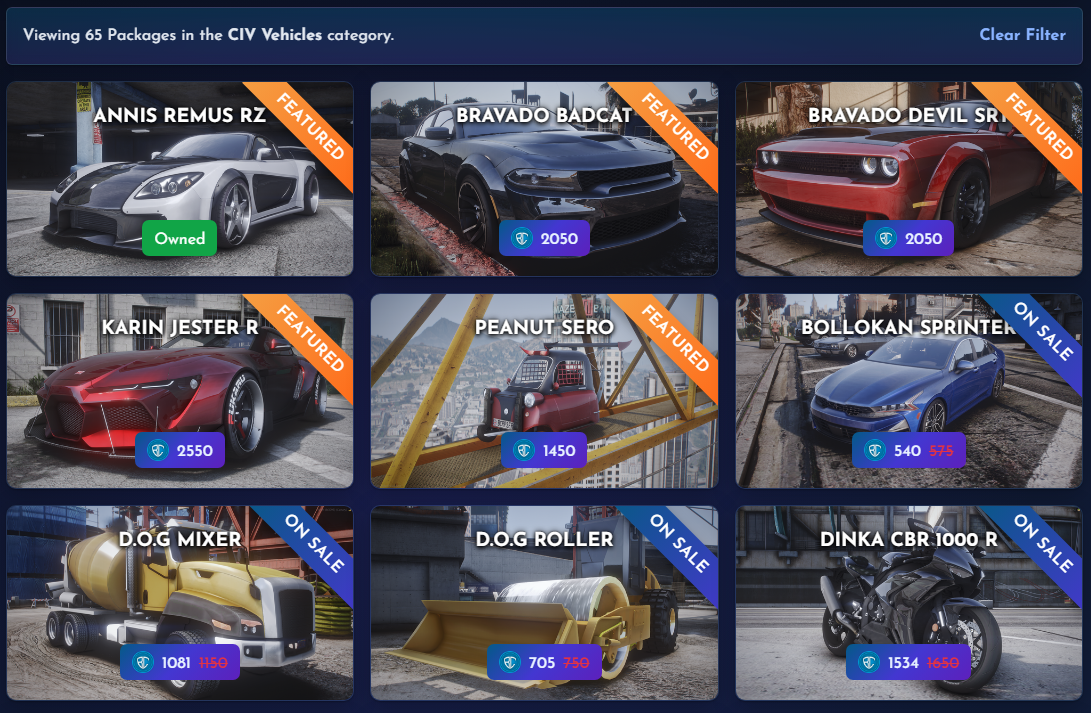Screen dimensions: 1091x713
Task: Clear the CIV Vehicles category filter
Action: (x=1022, y=35)
